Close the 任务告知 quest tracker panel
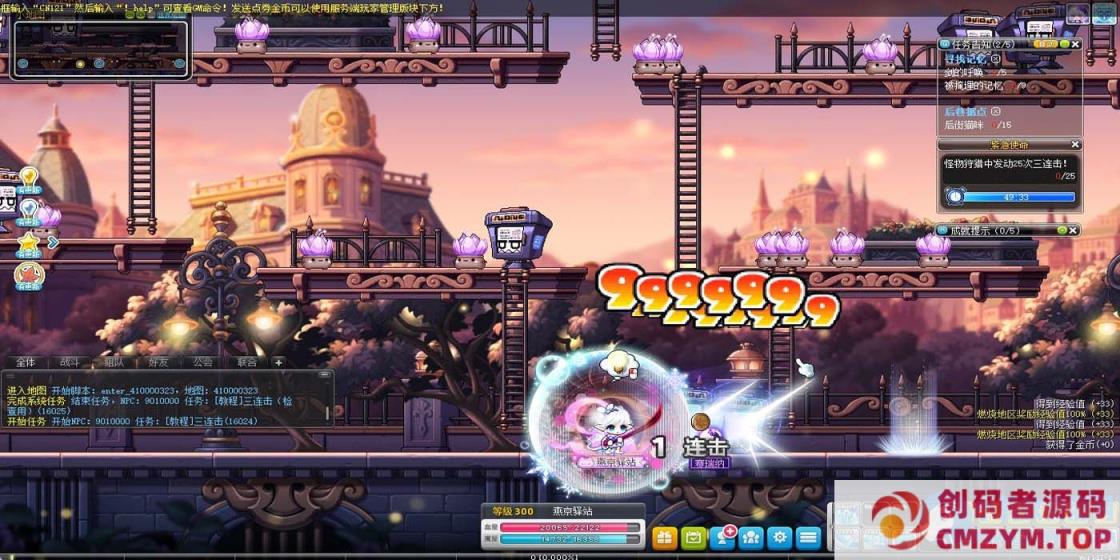This screenshot has height=560, width=1120. 1075,44
